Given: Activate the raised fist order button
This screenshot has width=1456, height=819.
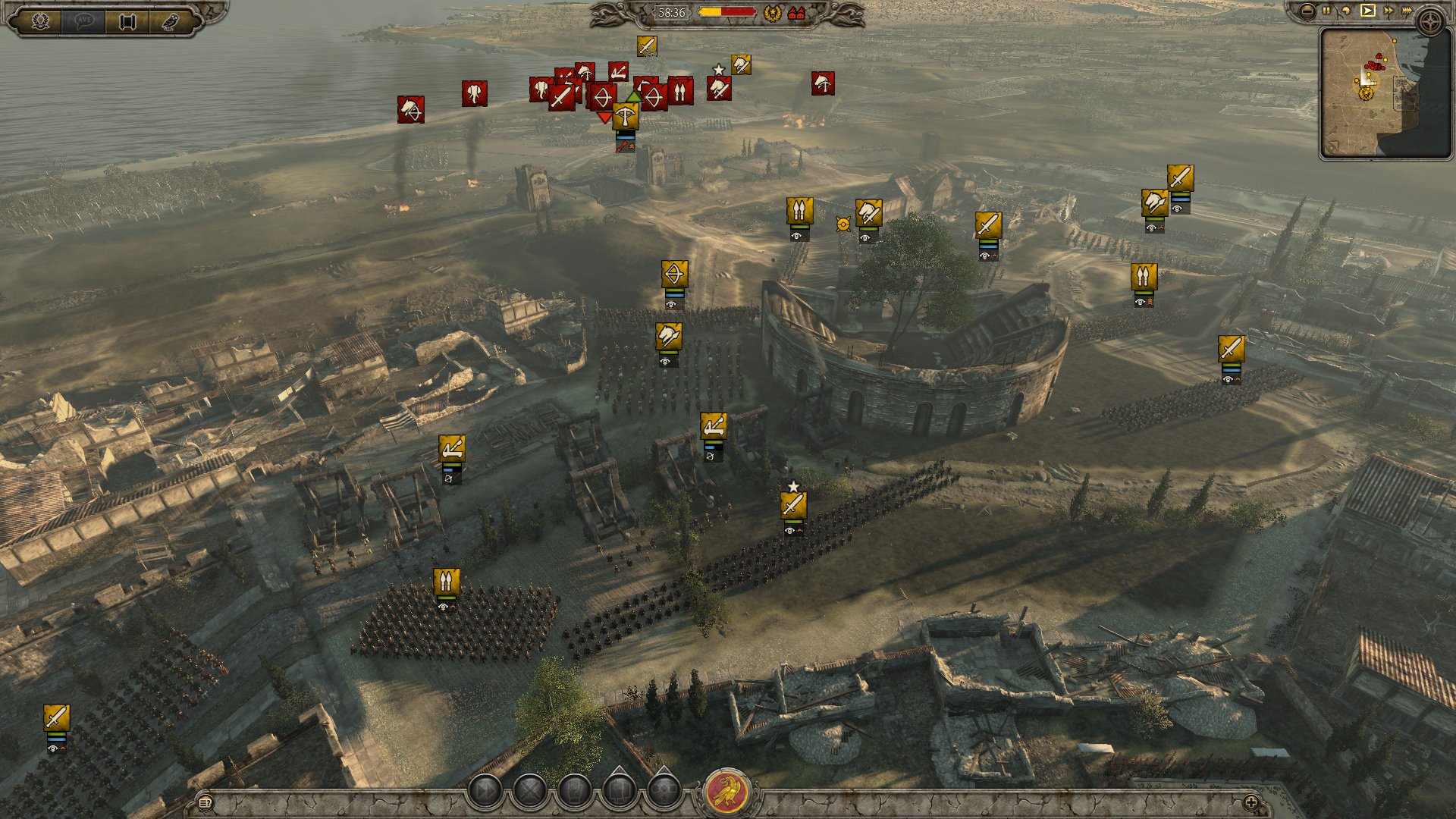Looking at the screenshot, I should [x=575, y=792].
